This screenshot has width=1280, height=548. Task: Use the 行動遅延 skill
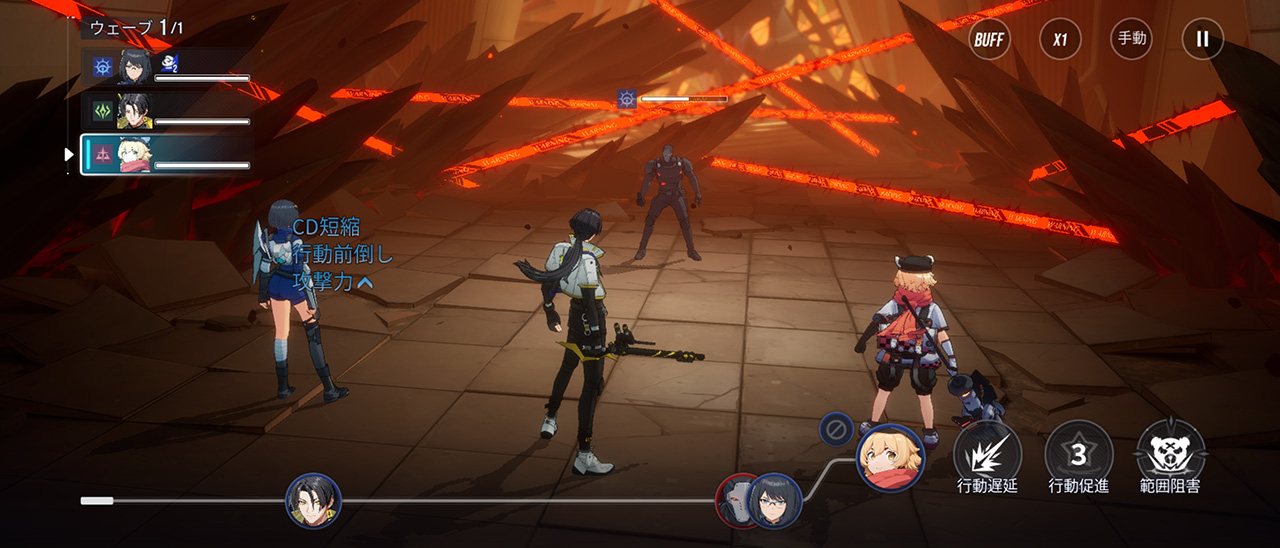click(987, 456)
